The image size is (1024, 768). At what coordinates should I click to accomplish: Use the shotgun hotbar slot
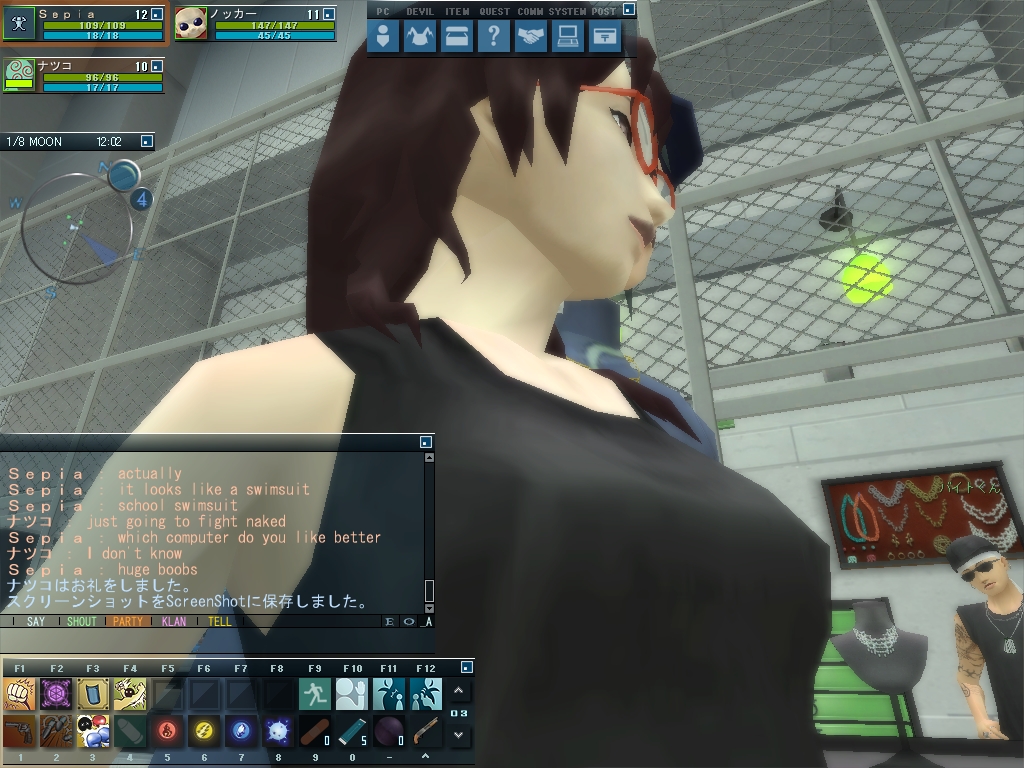426,732
